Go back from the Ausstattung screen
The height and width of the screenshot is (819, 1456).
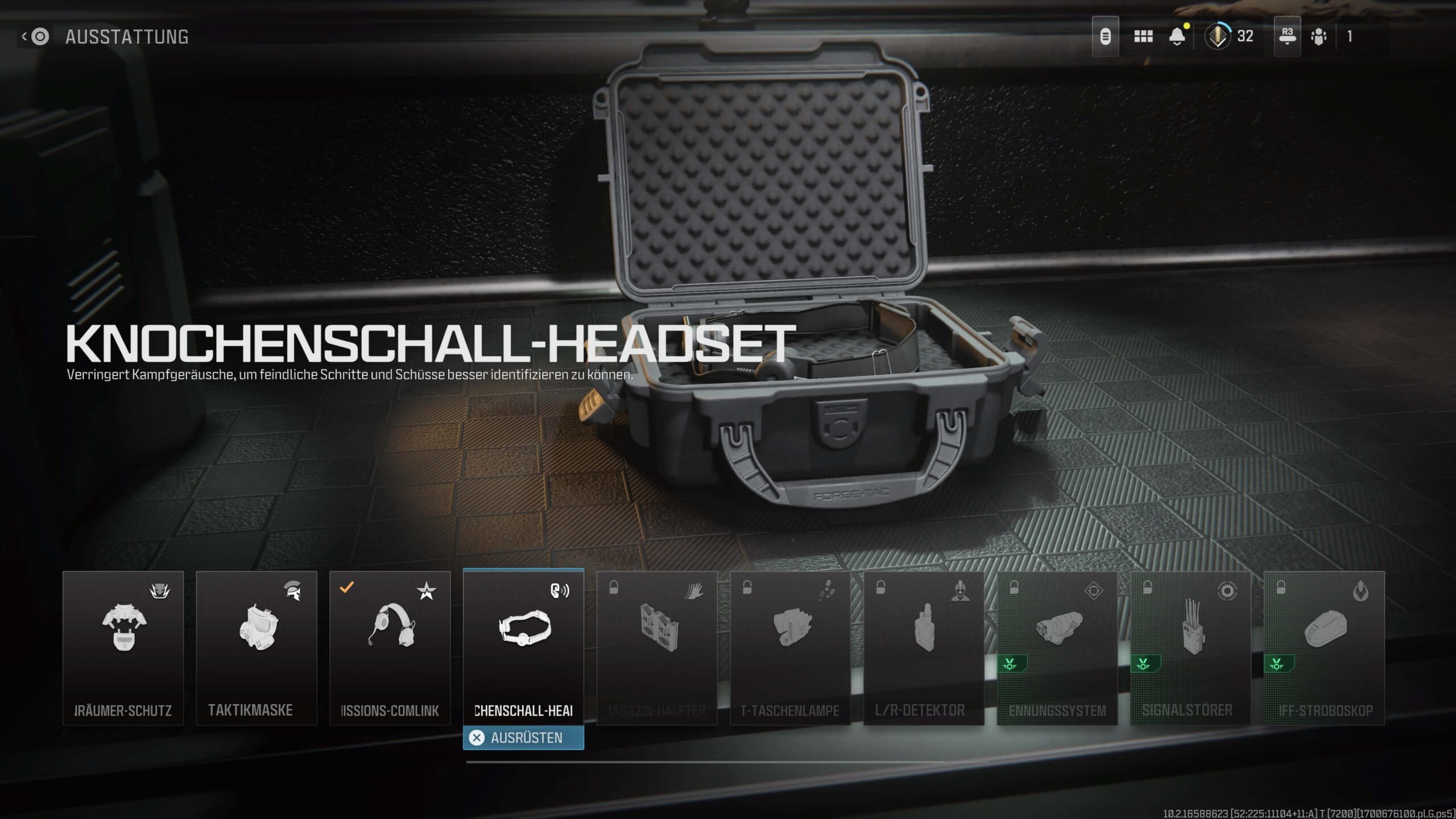35,37
